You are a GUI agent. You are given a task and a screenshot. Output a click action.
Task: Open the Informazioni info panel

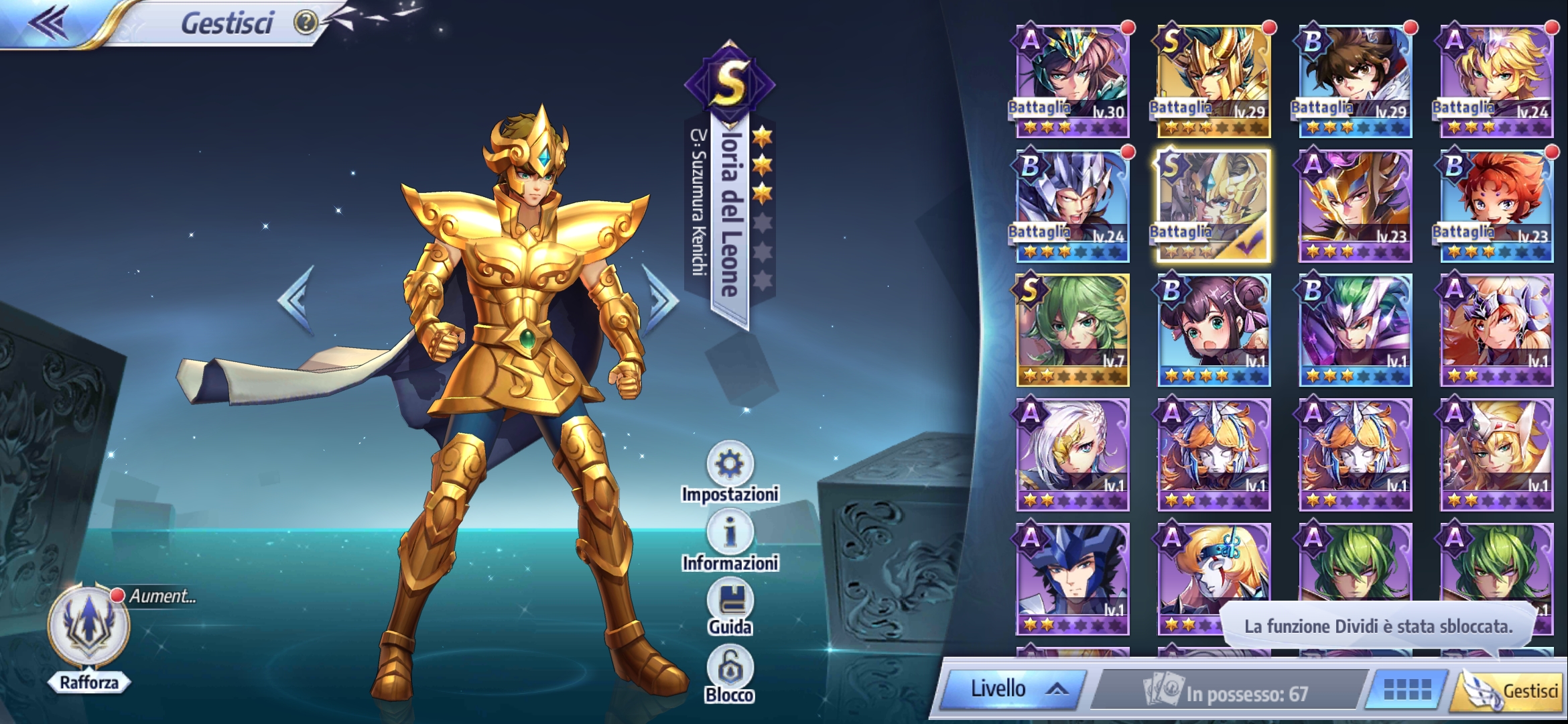(x=732, y=533)
